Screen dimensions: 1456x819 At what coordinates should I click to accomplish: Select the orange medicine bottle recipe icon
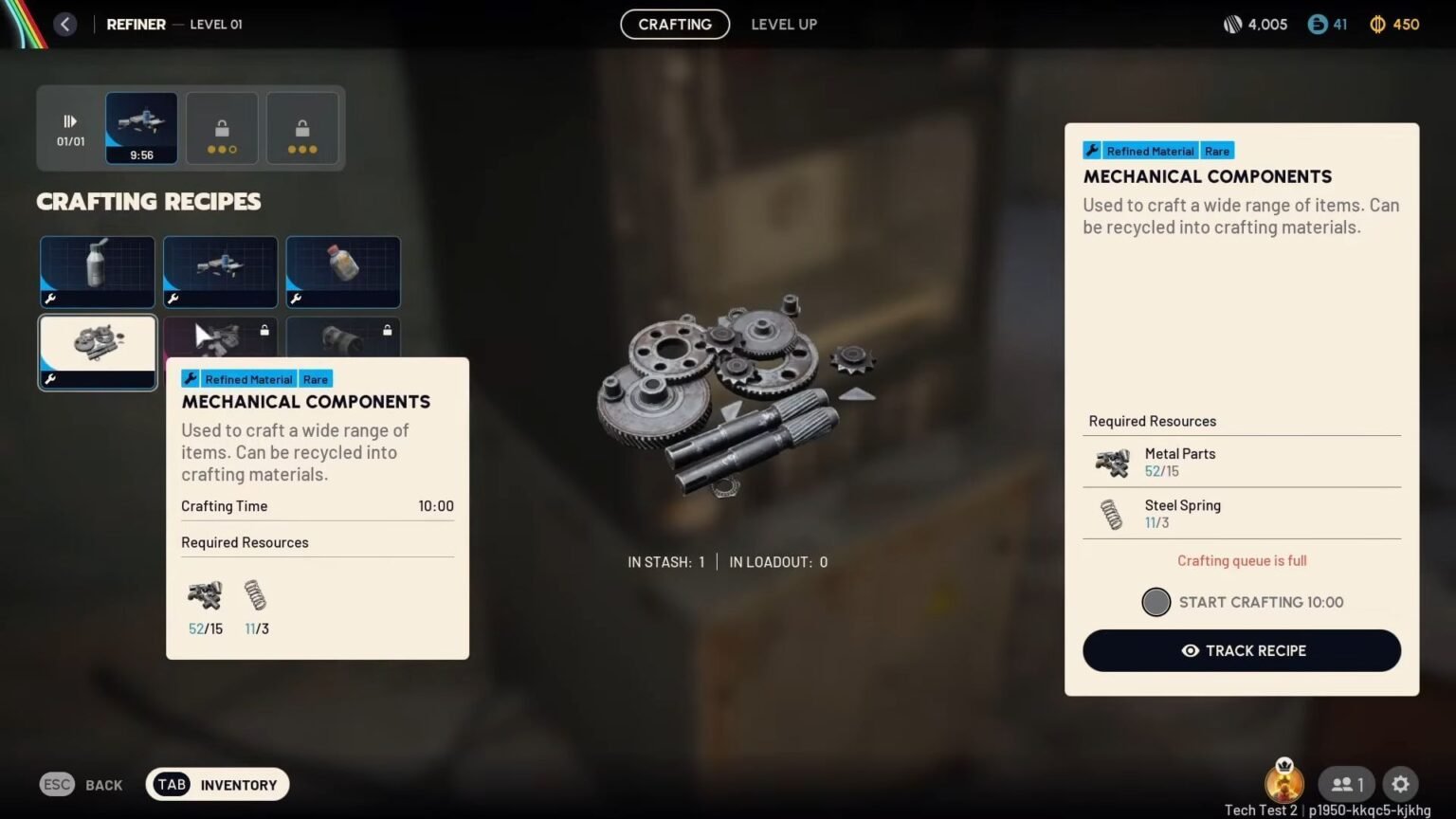(x=343, y=271)
